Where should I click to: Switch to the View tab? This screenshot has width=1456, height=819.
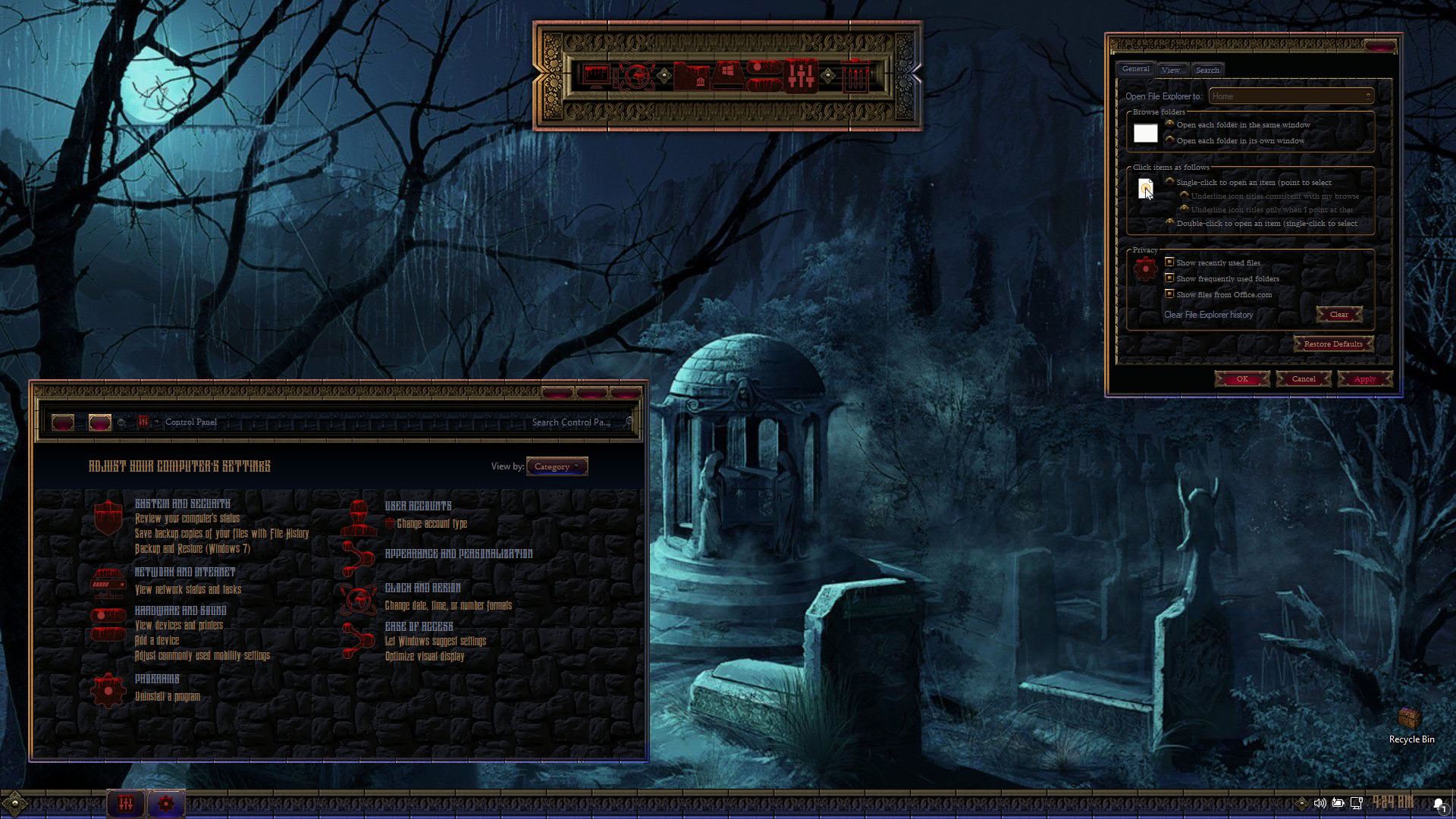1171,70
